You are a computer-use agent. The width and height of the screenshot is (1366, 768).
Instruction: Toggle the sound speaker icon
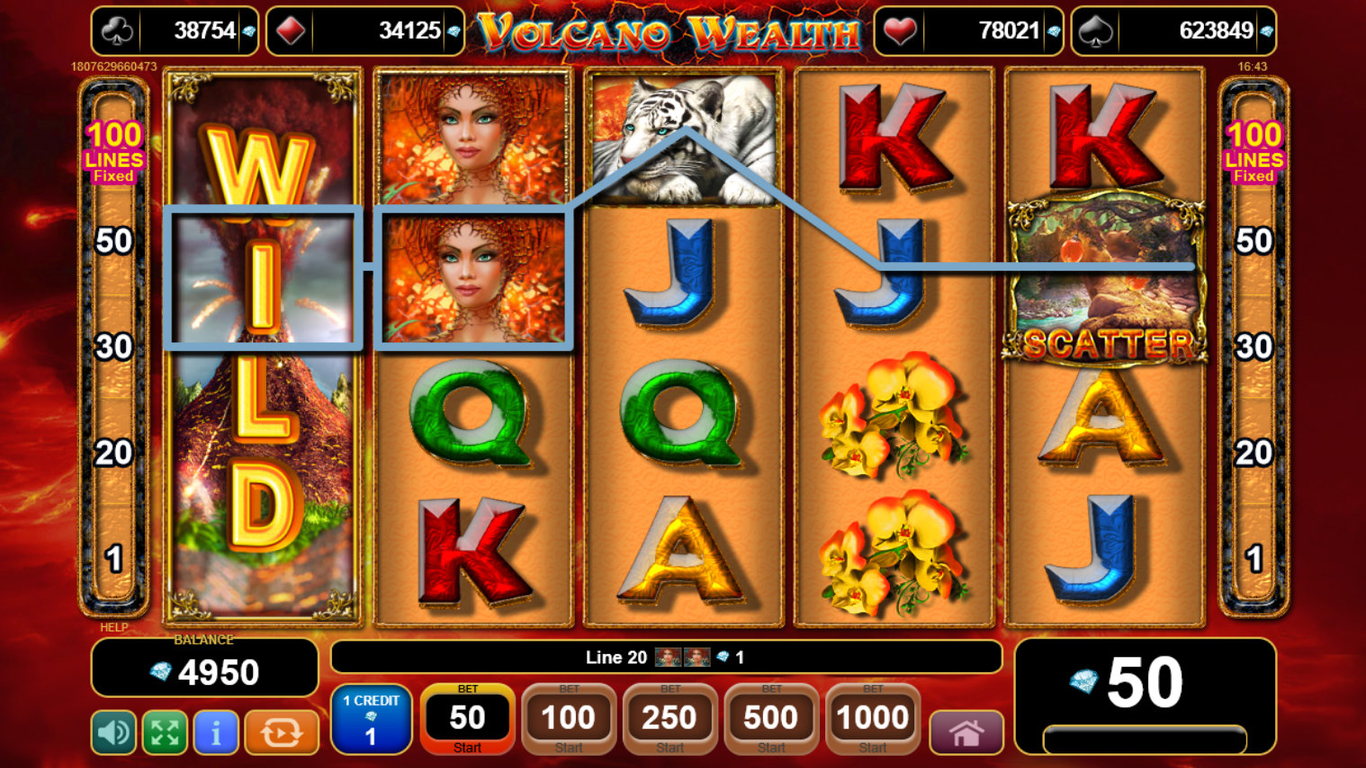[x=113, y=733]
